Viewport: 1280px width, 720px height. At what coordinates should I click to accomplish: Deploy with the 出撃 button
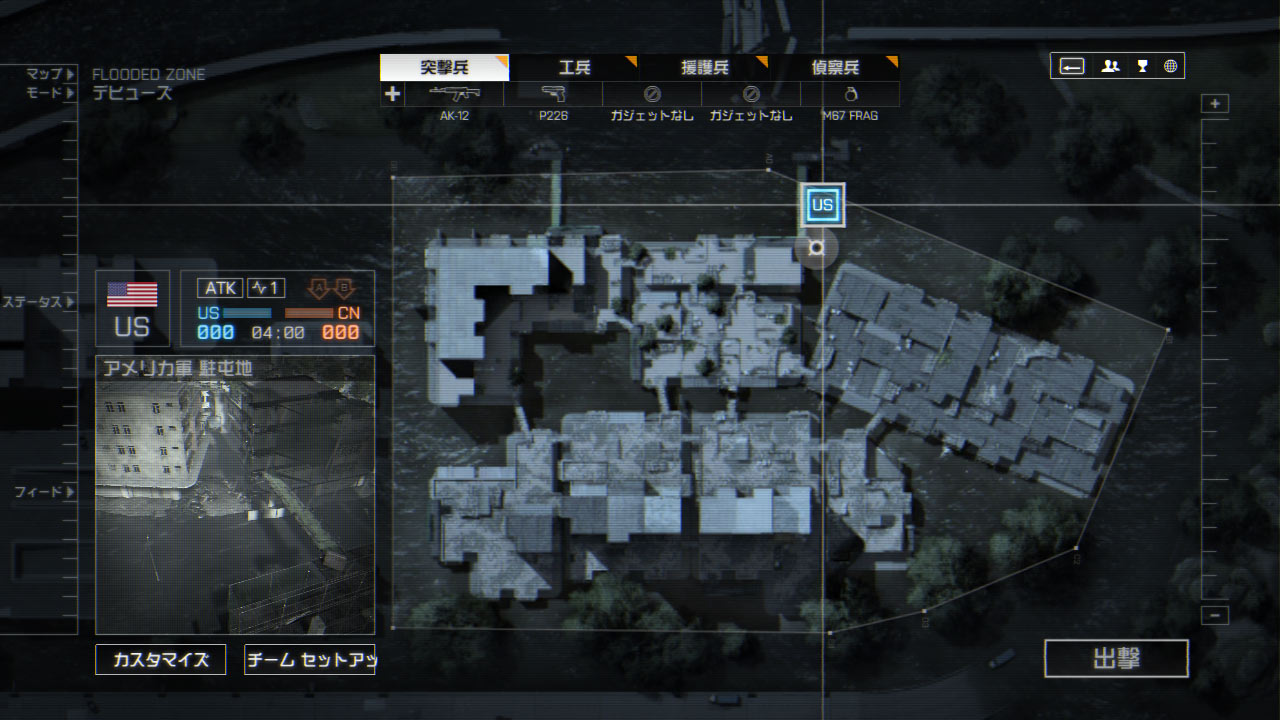point(1116,659)
